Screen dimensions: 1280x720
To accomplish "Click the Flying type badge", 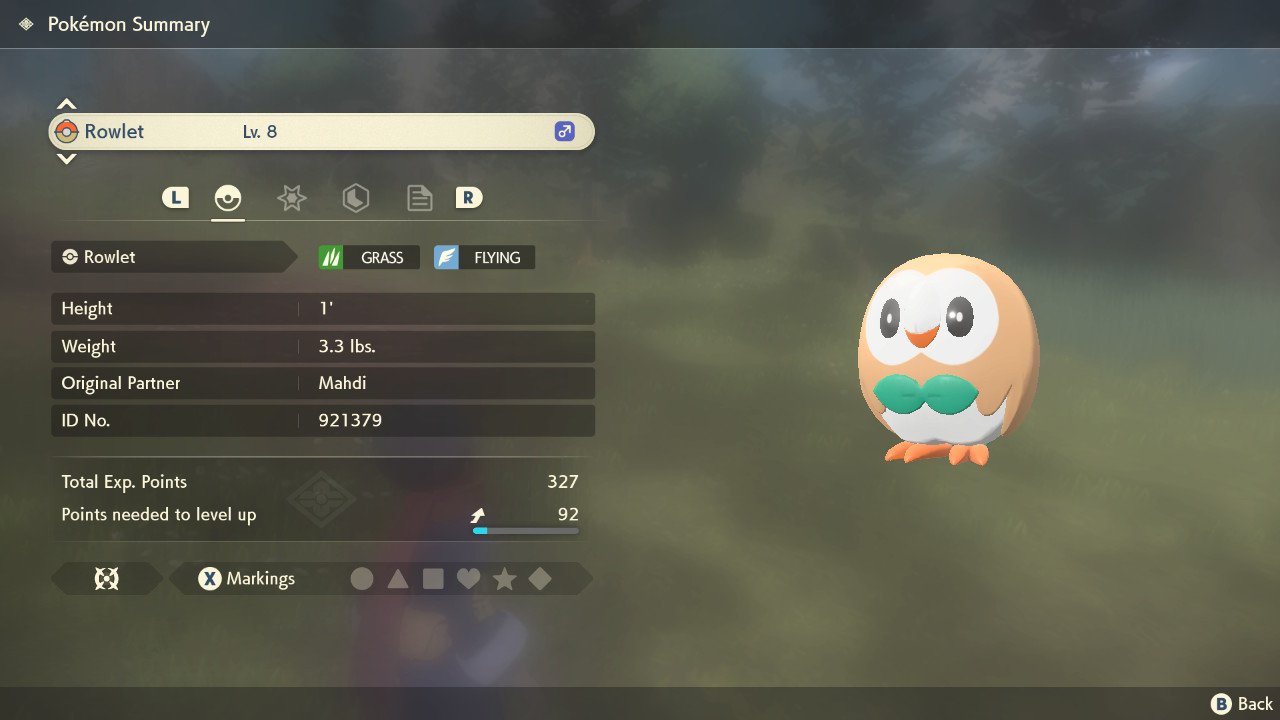I will click(x=484, y=257).
